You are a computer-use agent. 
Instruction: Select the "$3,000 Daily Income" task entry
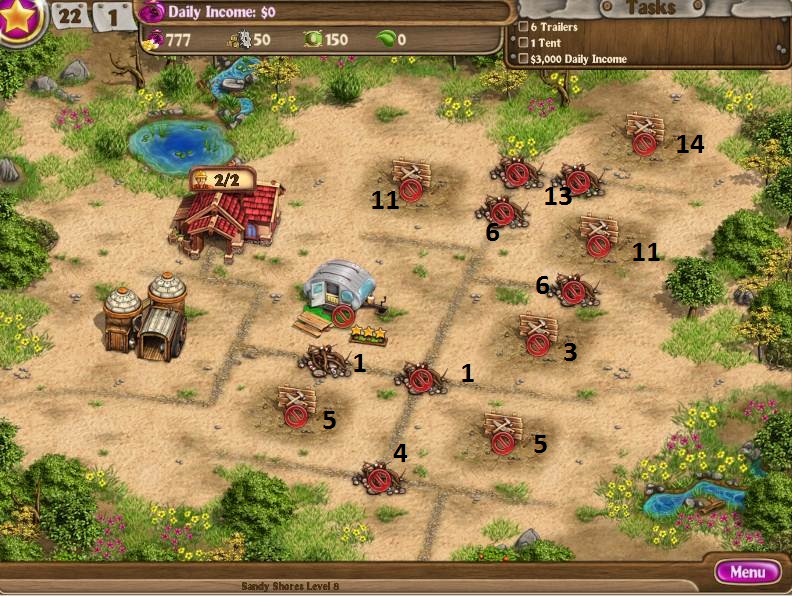coord(578,59)
